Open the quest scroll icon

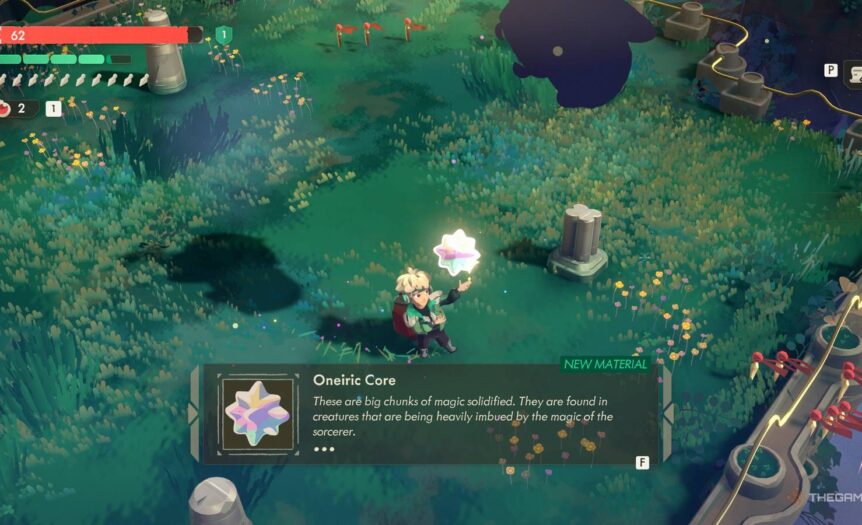click(x=854, y=72)
